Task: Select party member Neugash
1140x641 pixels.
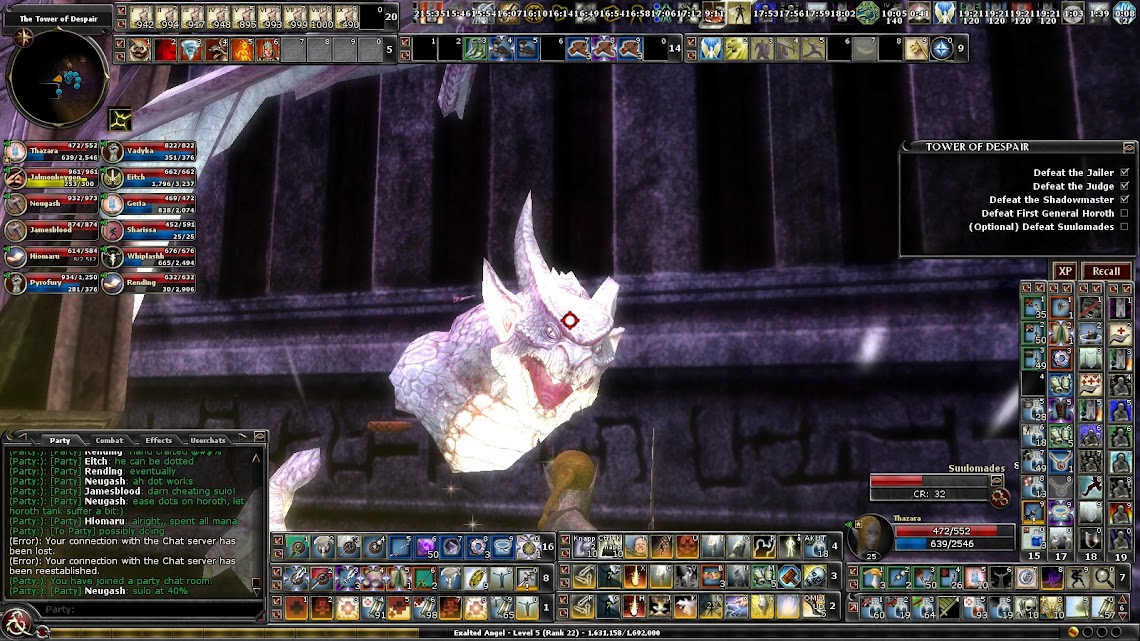Action: click(50, 204)
